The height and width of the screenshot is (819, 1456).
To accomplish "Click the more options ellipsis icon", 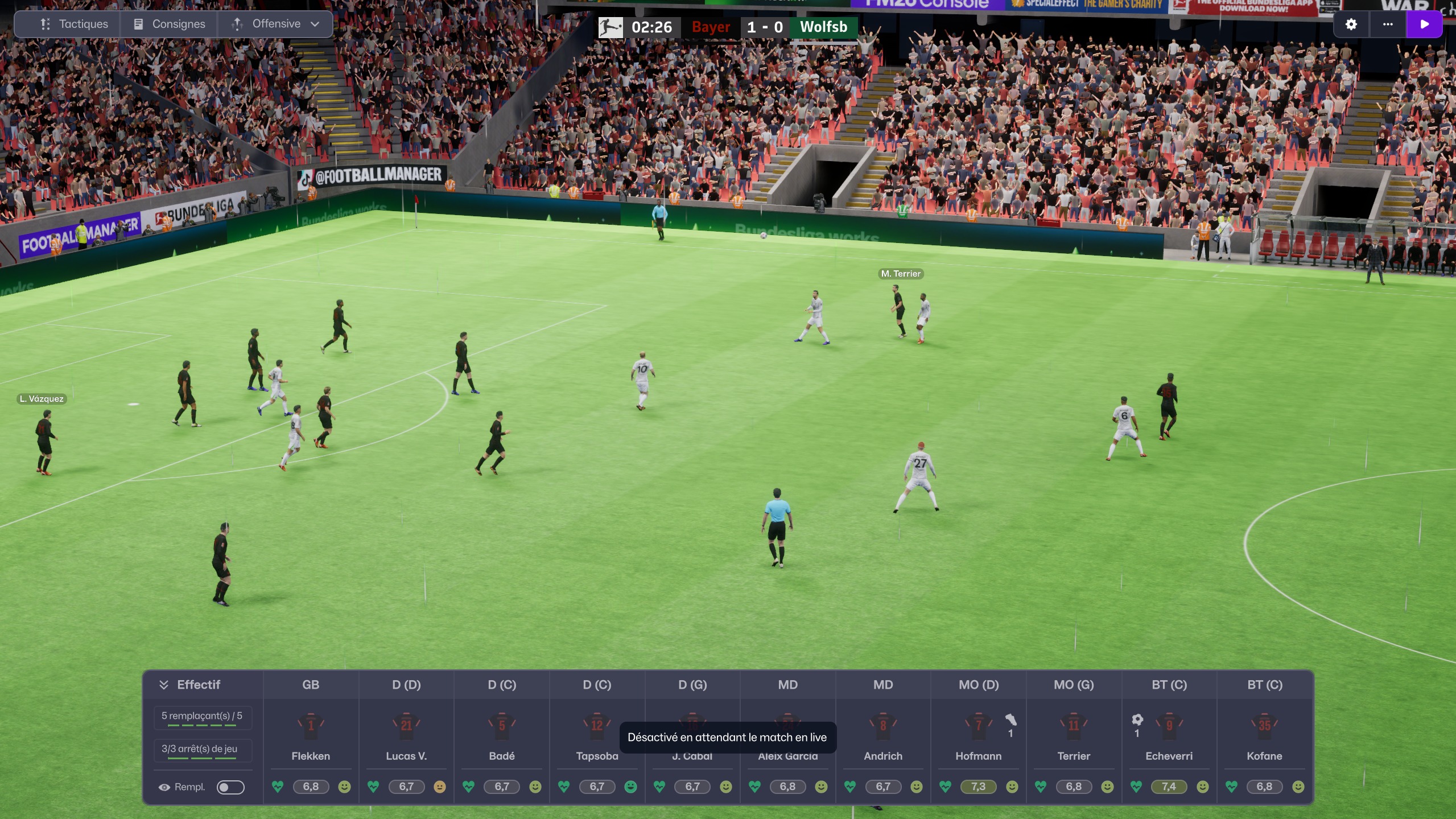I will (1388, 24).
